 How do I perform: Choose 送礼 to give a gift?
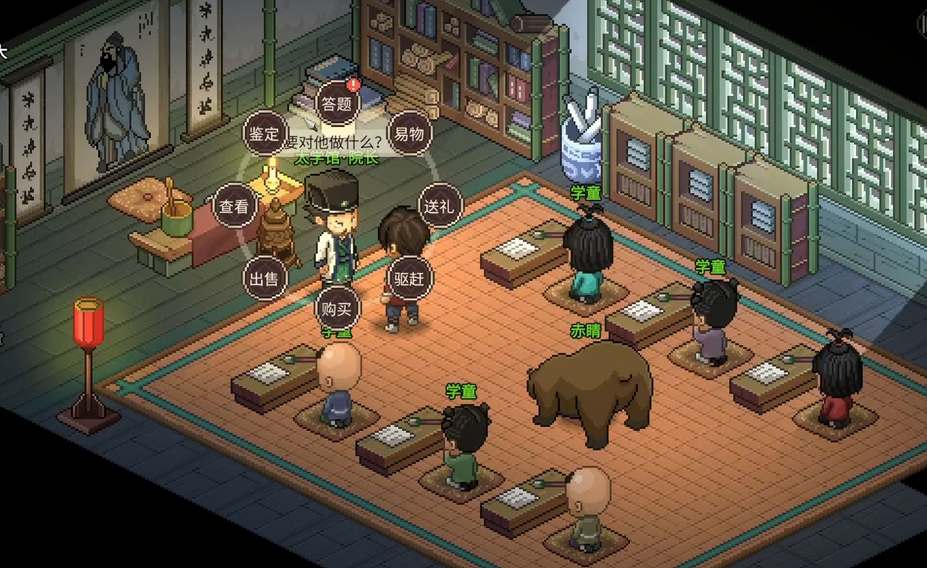(438, 206)
